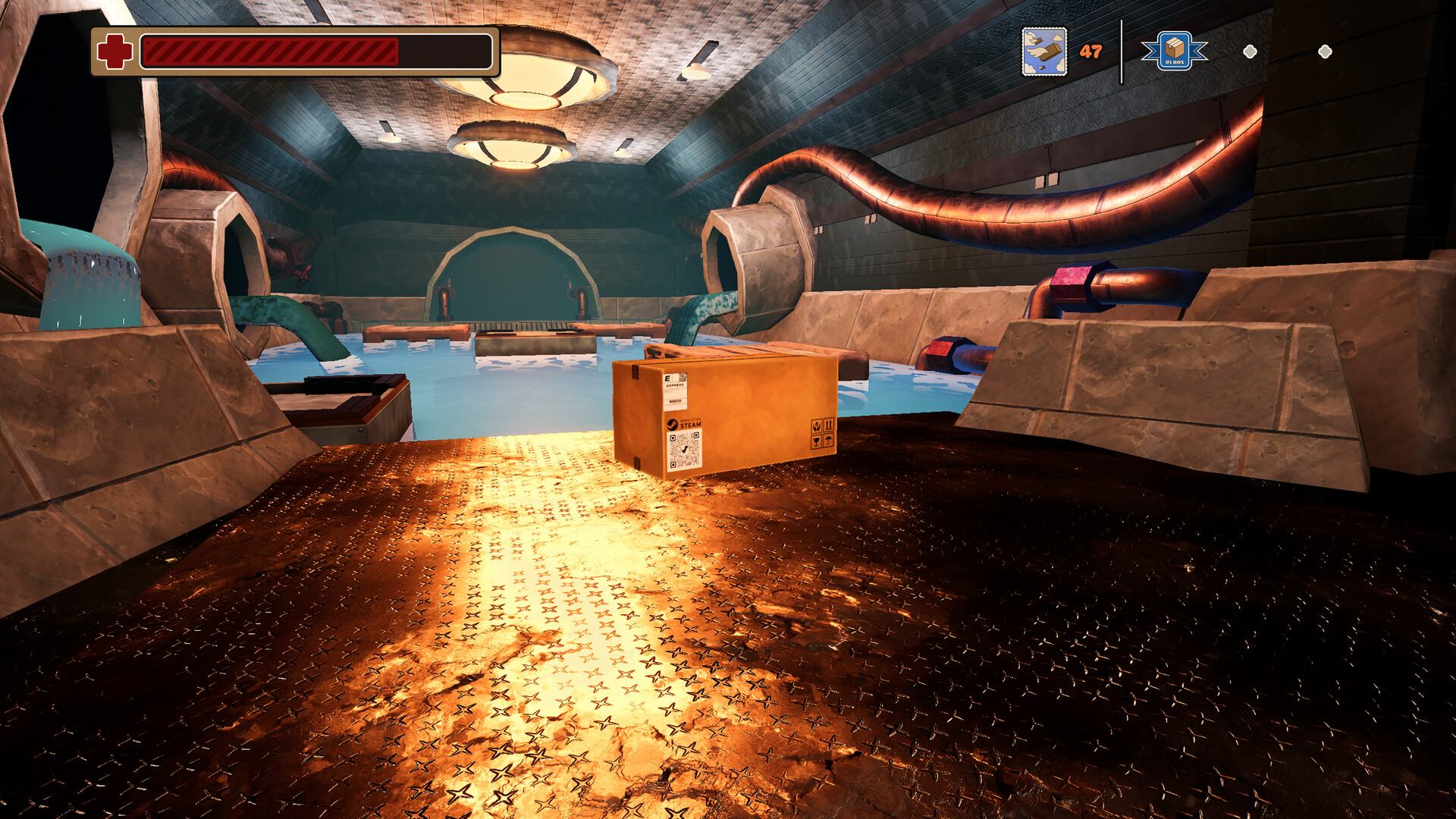Viewport: 1456px width, 819px height.
Task: Click the handle-with-care hands symbol
Action: point(817,425)
